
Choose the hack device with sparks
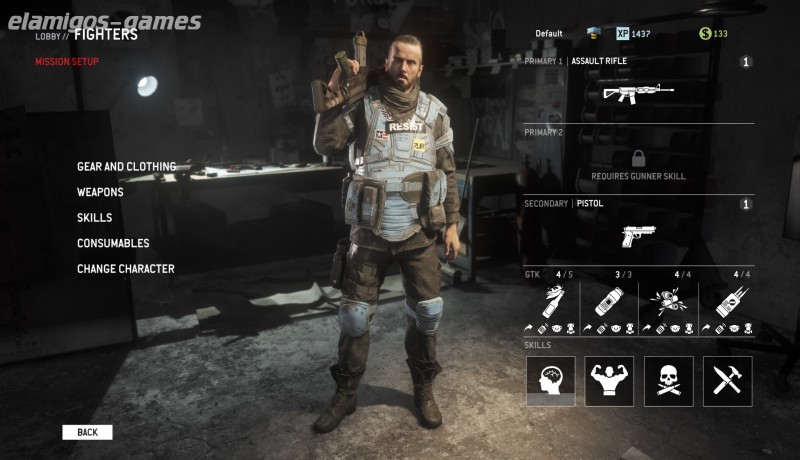[x=727, y=300]
